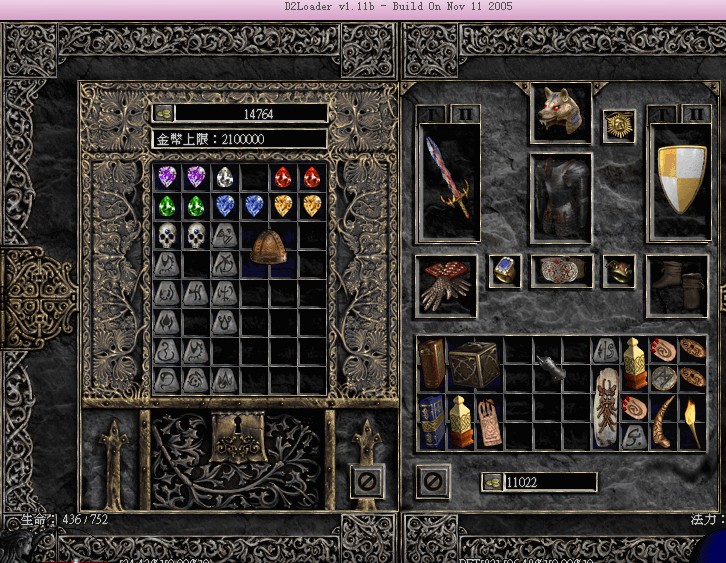This screenshot has height=563, width=726.
Task: Select the blue tome in inventory
Action: (x=431, y=421)
